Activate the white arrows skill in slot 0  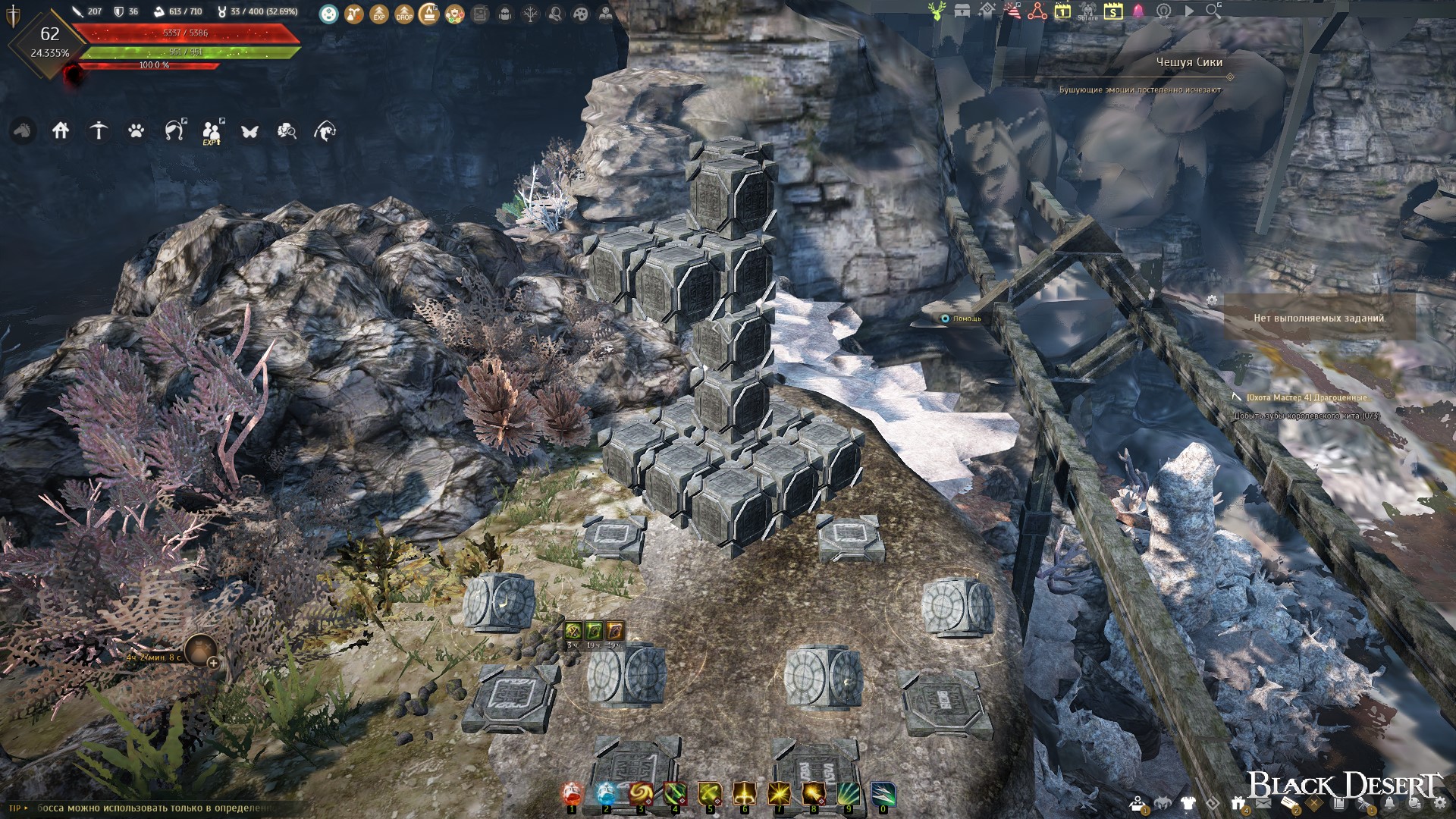point(883,795)
